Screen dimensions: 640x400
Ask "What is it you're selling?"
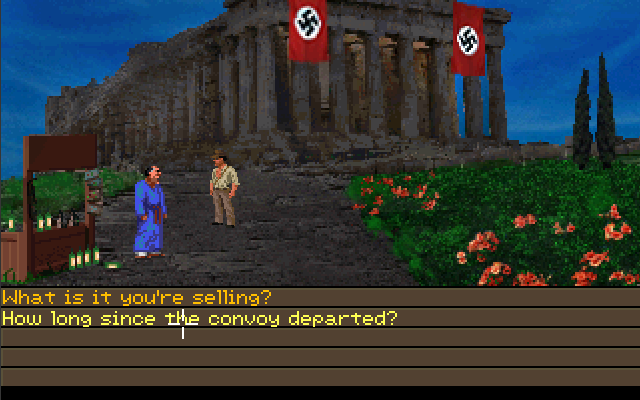pyautogui.click(x=137, y=298)
